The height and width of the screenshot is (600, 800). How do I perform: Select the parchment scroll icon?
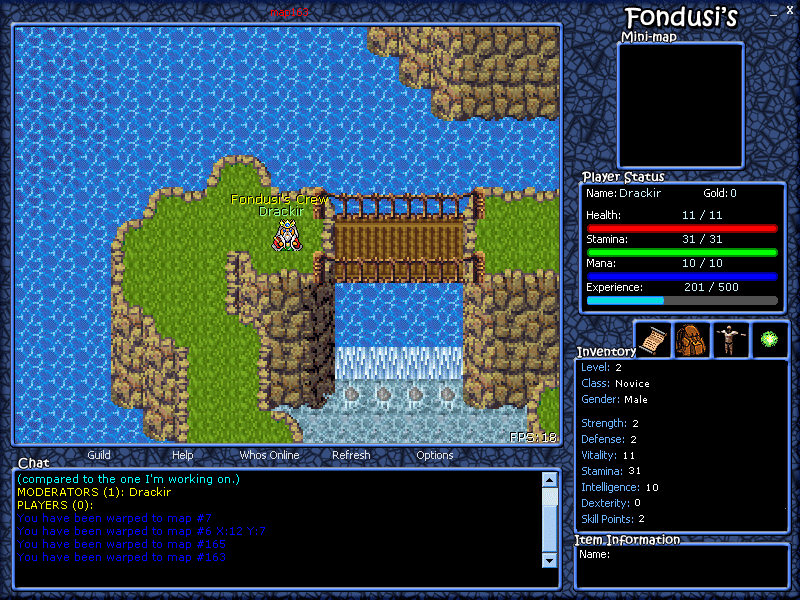(653, 340)
